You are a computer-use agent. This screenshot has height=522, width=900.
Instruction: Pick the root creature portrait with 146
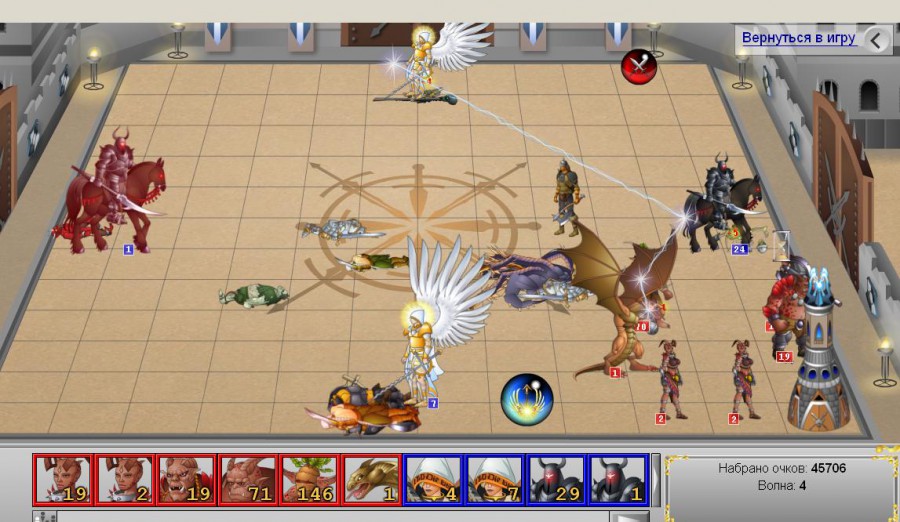(x=309, y=479)
